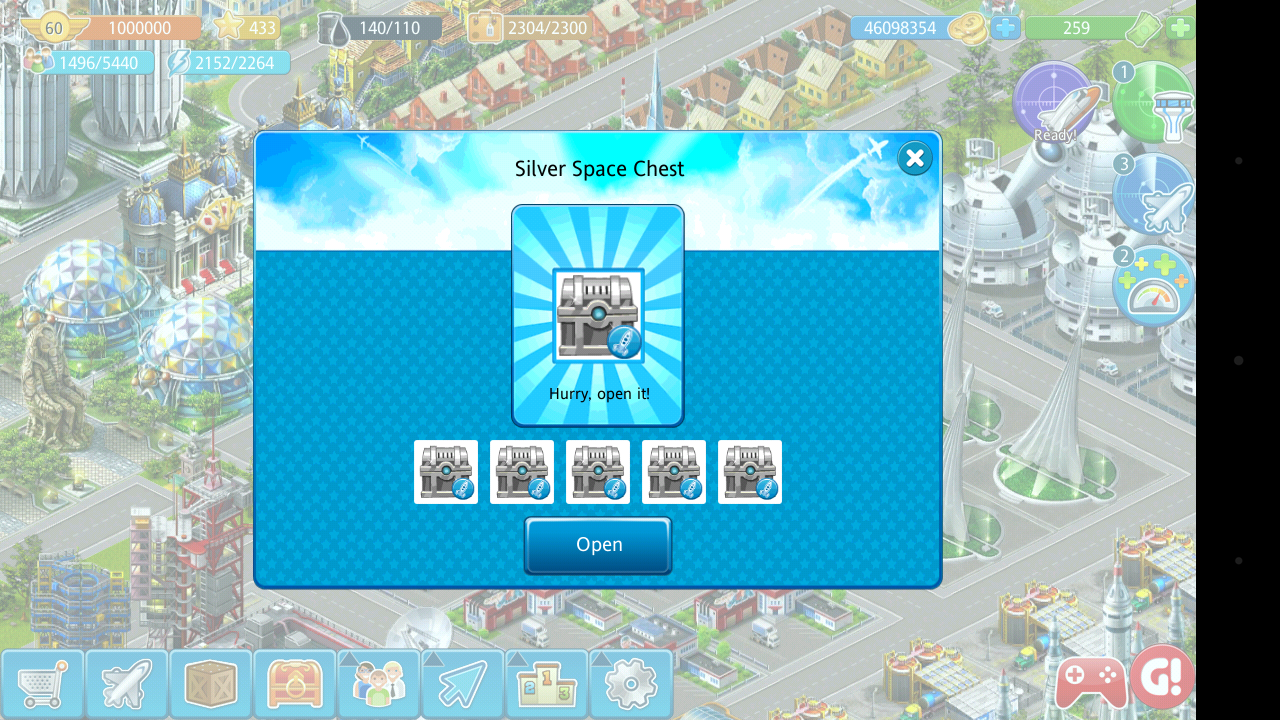Image resolution: width=1280 pixels, height=720 pixels.
Task: Select the large chest in the sunburst card
Action: pyautogui.click(x=598, y=315)
